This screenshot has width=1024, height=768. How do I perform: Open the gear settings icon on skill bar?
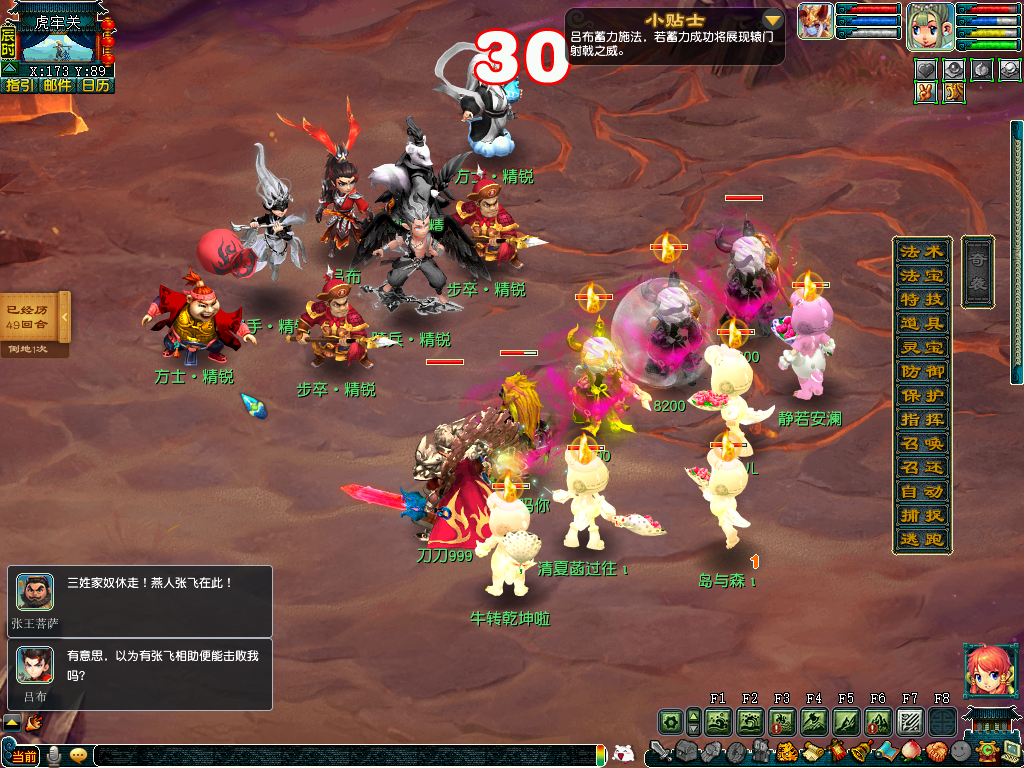pyautogui.click(x=670, y=720)
